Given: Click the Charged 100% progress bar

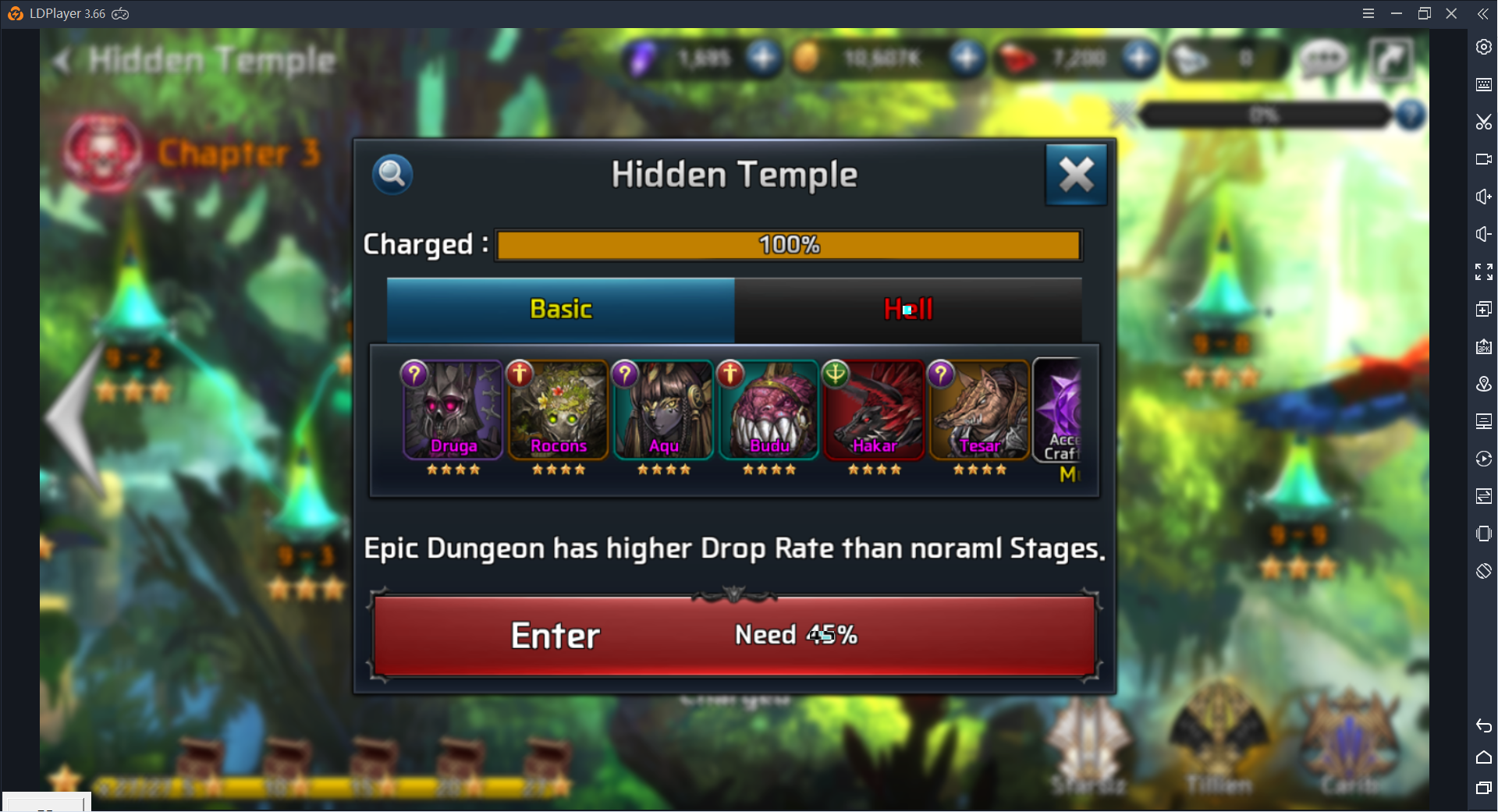Looking at the screenshot, I should [788, 244].
